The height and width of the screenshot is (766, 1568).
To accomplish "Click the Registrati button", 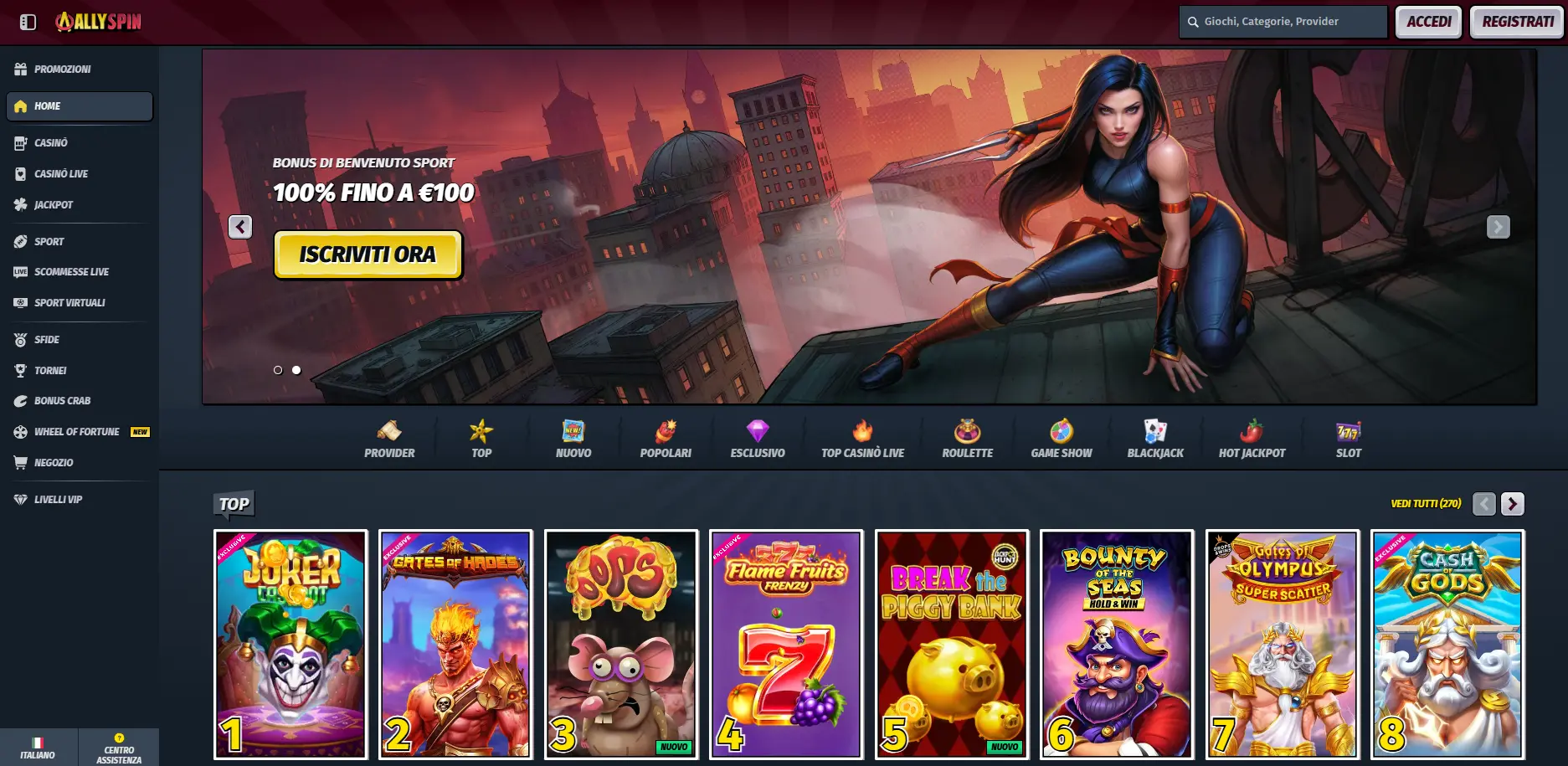I will point(1515,22).
